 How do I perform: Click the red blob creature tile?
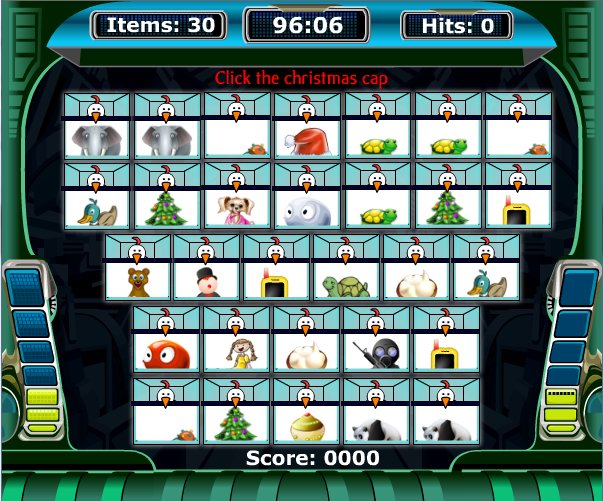pyautogui.click(x=167, y=352)
